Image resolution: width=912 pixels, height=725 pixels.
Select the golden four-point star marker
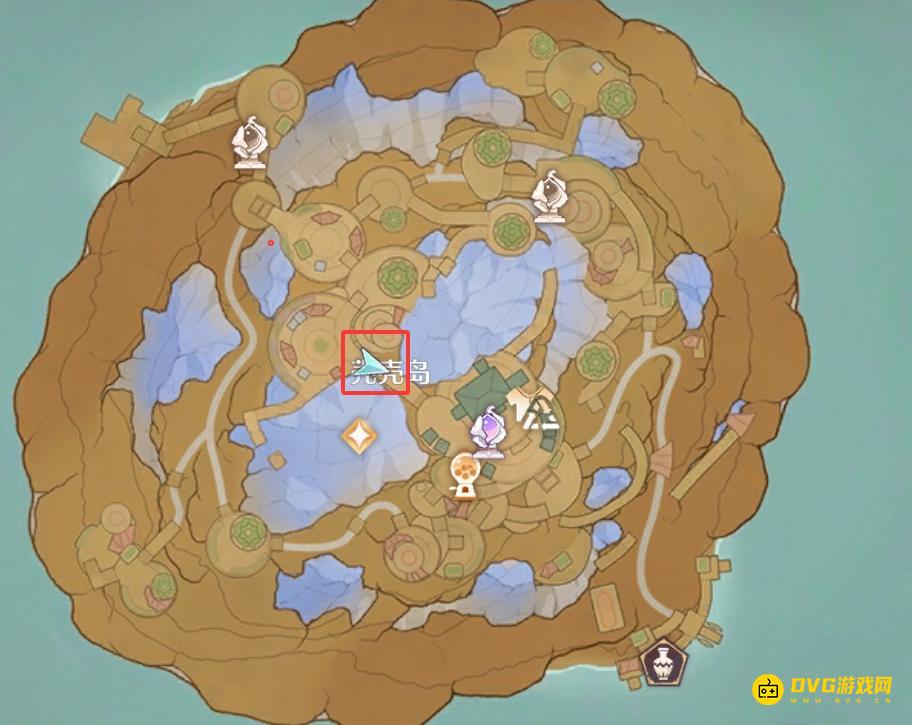pos(357,435)
